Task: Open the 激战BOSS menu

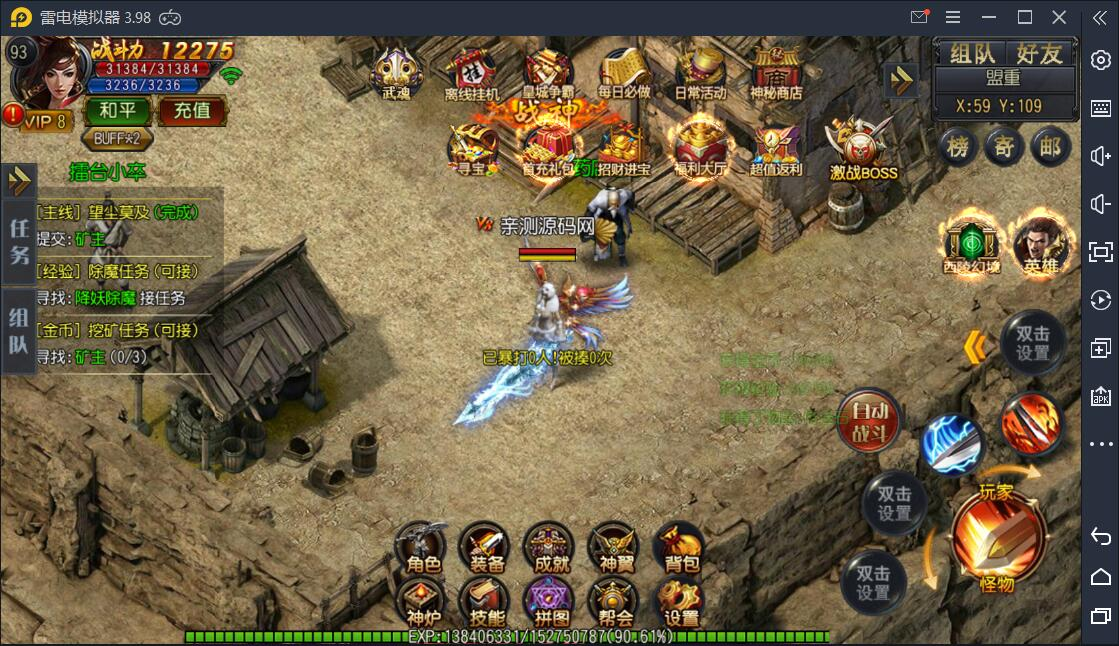Action: (862, 150)
